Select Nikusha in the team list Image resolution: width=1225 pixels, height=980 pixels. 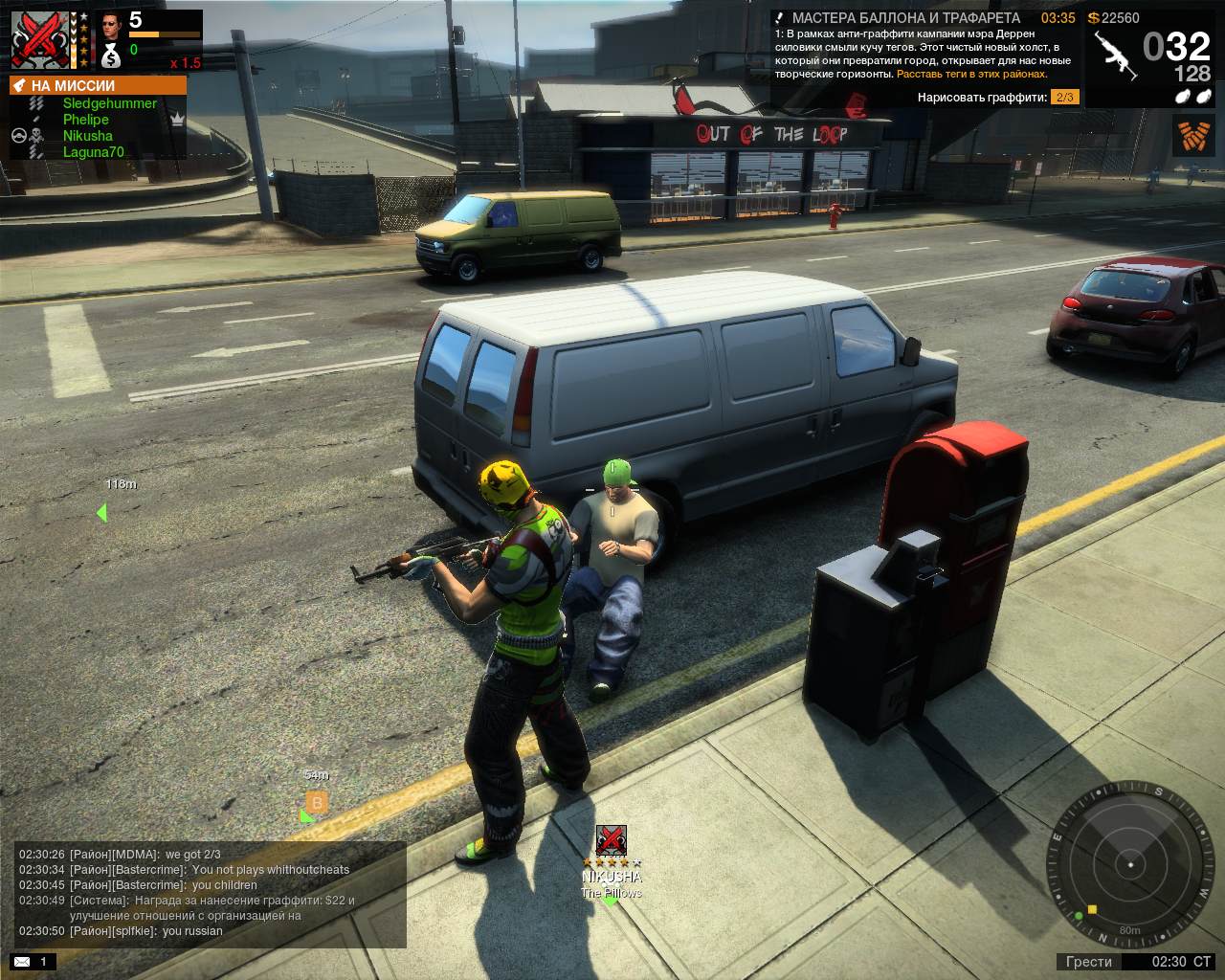(x=87, y=136)
